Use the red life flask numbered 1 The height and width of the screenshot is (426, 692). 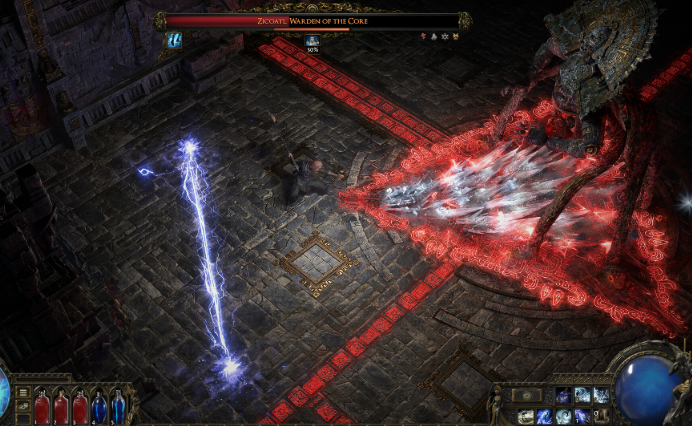point(42,406)
